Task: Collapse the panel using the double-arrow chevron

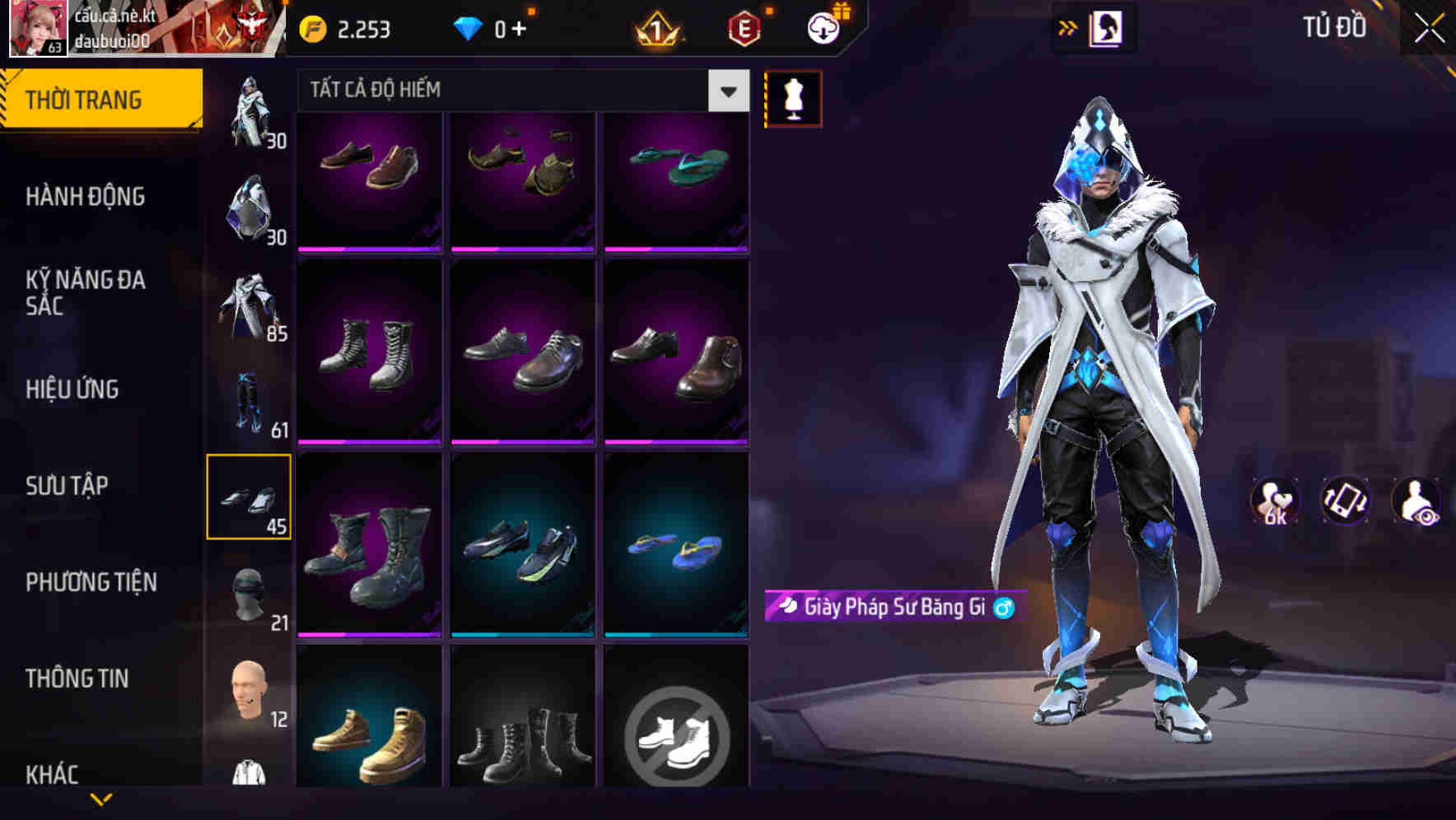Action: click(x=1068, y=27)
